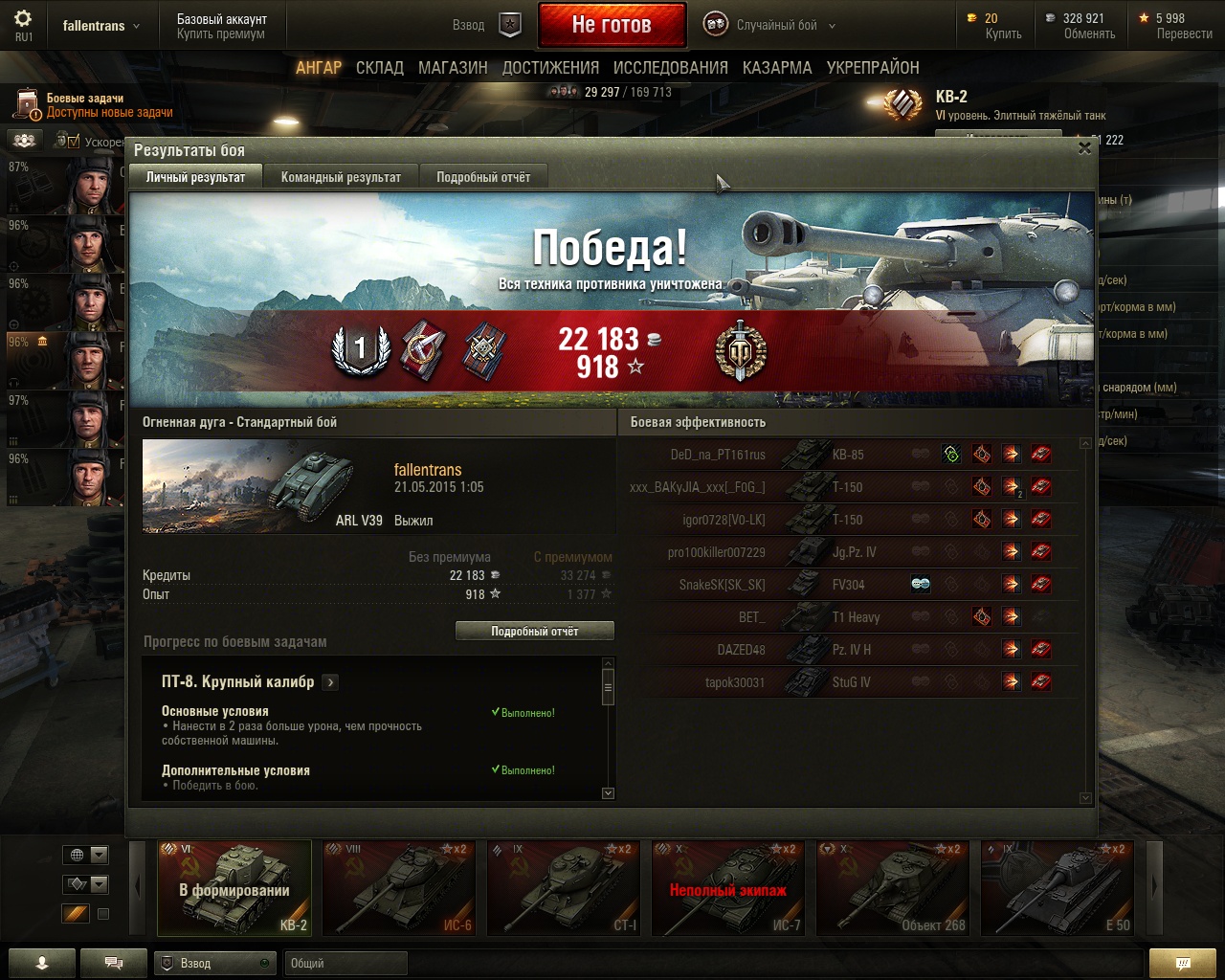Screen dimensions: 1225x980
Task: Go to the Склад menu
Action: (380, 68)
